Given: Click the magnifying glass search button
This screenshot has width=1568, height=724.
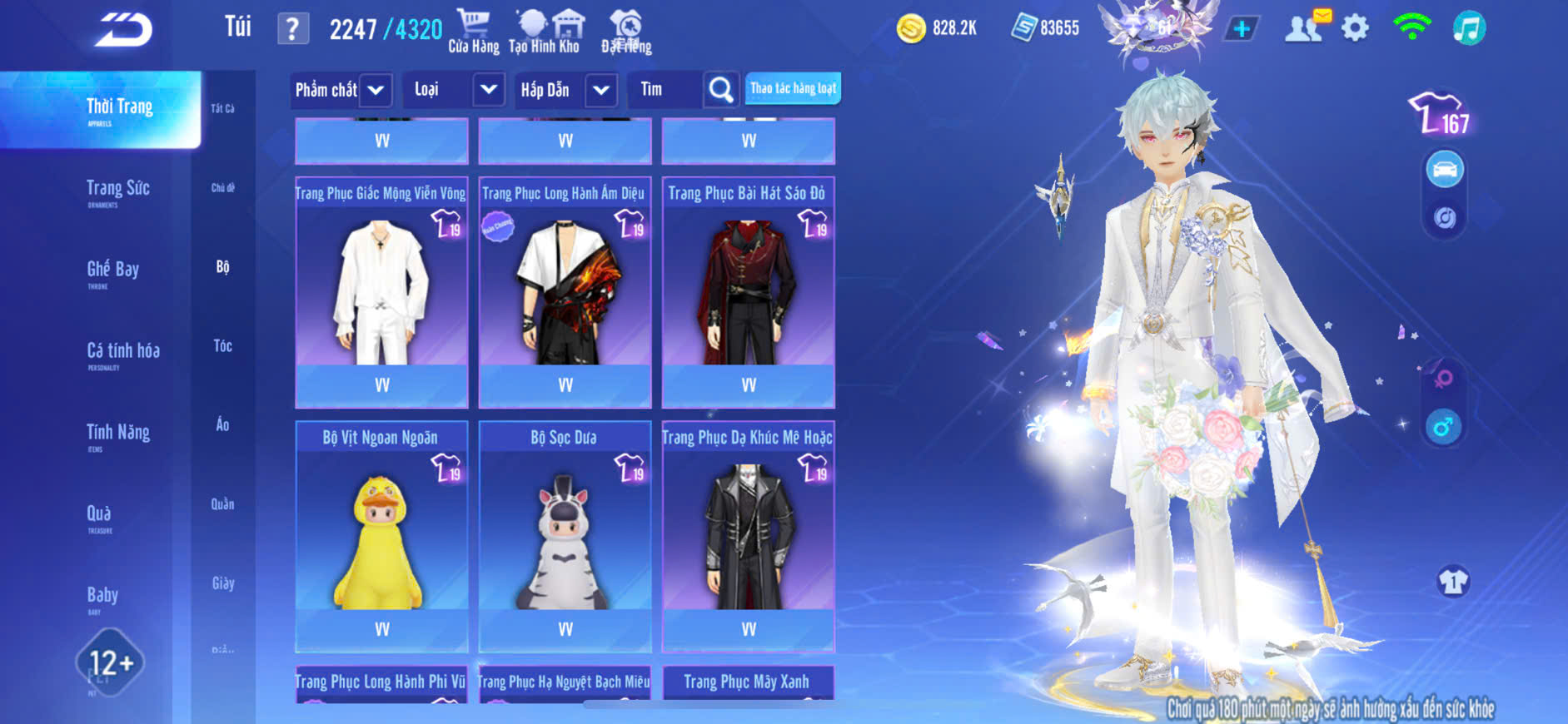Looking at the screenshot, I should click(721, 90).
